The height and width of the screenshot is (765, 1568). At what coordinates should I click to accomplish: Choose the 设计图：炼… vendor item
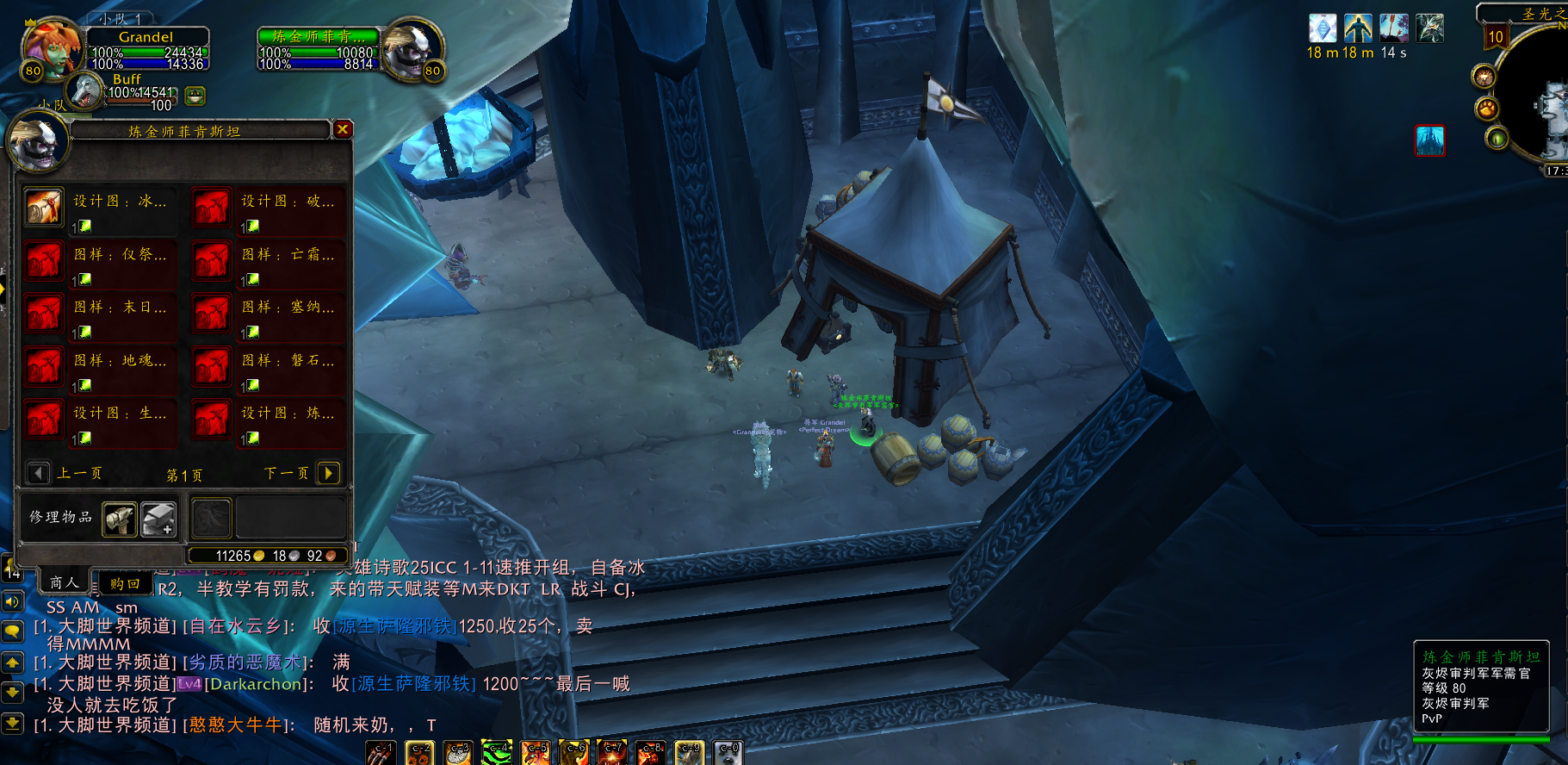pyautogui.click(x=212, y=420)
